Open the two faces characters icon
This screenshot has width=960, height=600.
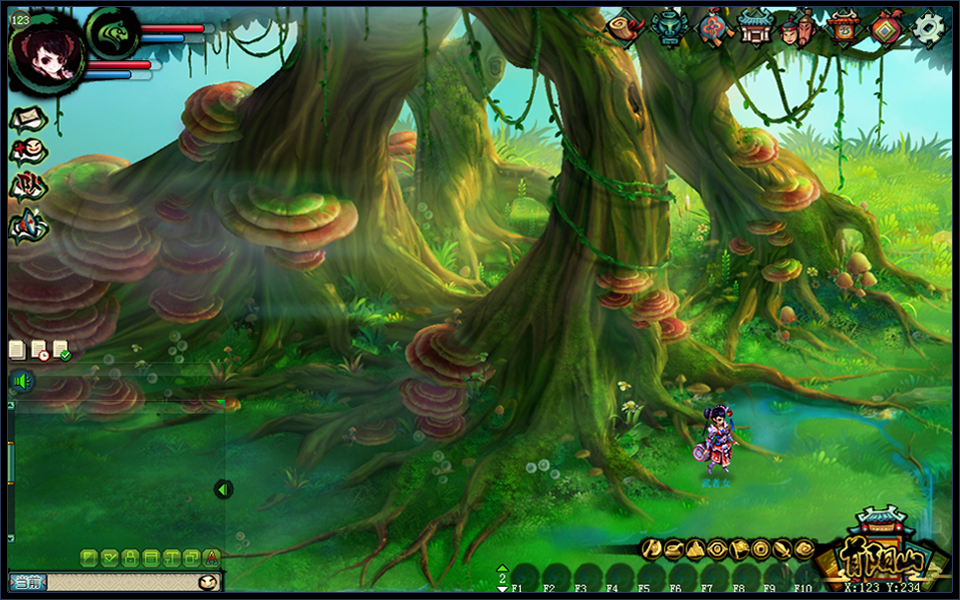coord(798,28)
